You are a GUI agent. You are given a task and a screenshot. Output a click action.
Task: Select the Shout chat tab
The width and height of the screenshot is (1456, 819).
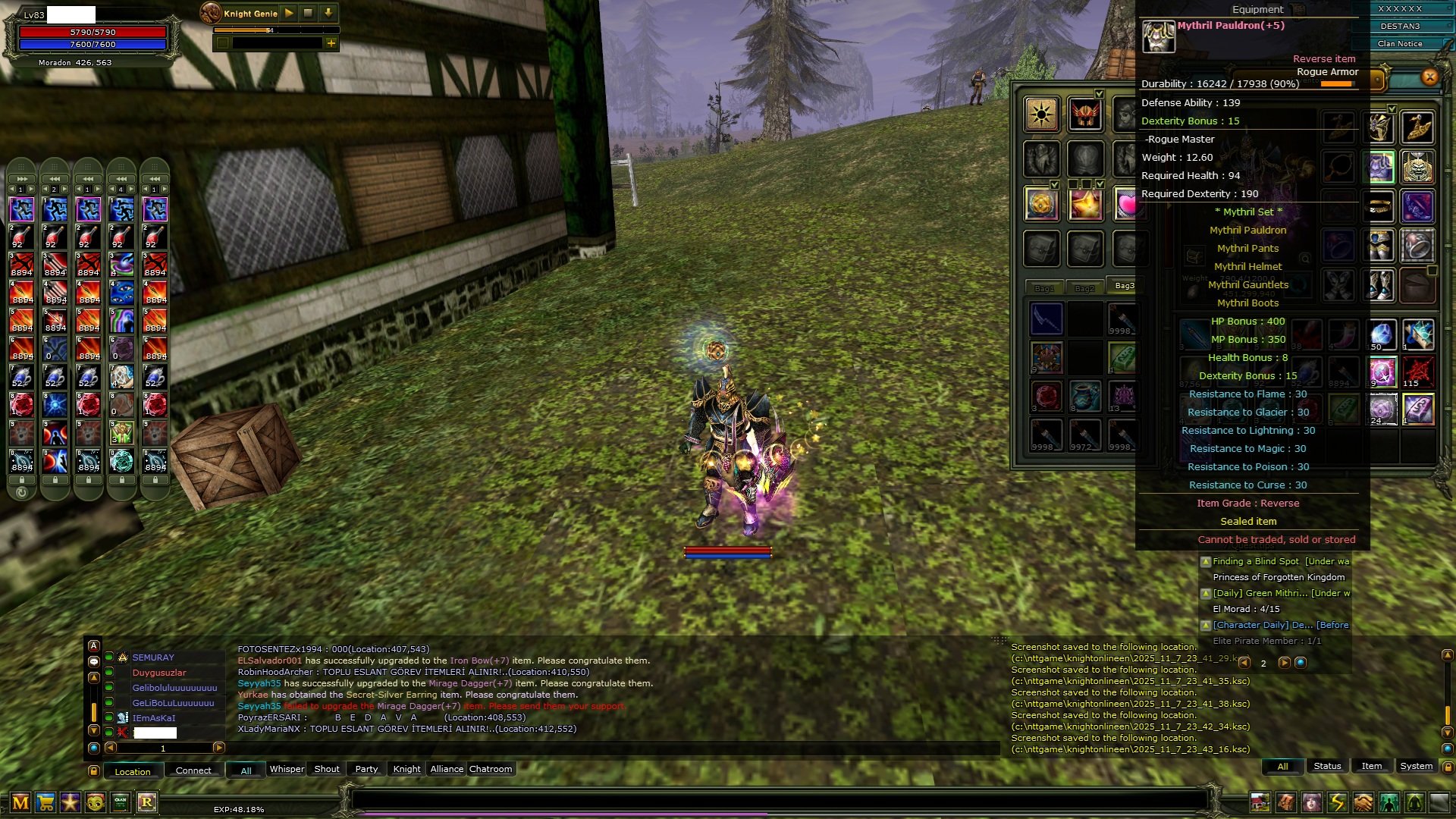click(x=327, y=769)
